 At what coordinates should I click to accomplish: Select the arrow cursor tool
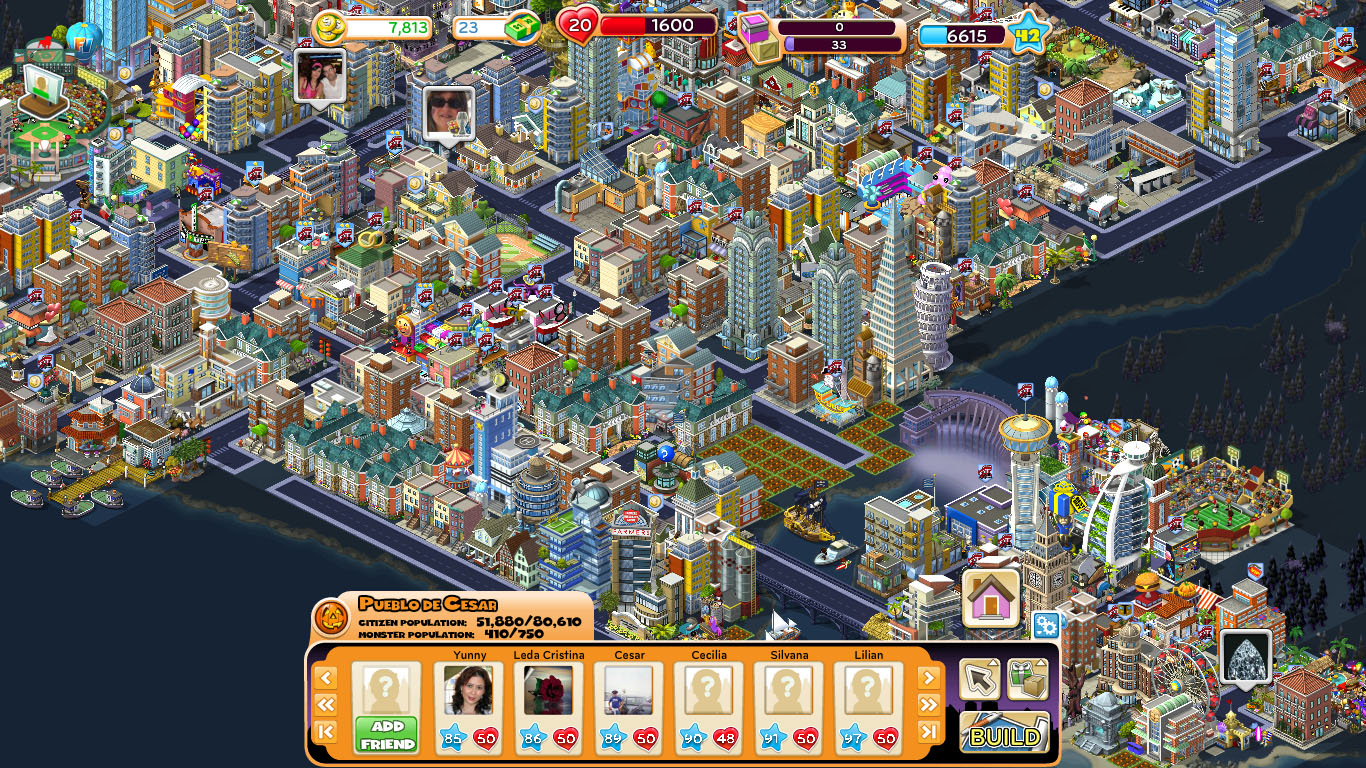pyautogui.click(x=978, y=678)
